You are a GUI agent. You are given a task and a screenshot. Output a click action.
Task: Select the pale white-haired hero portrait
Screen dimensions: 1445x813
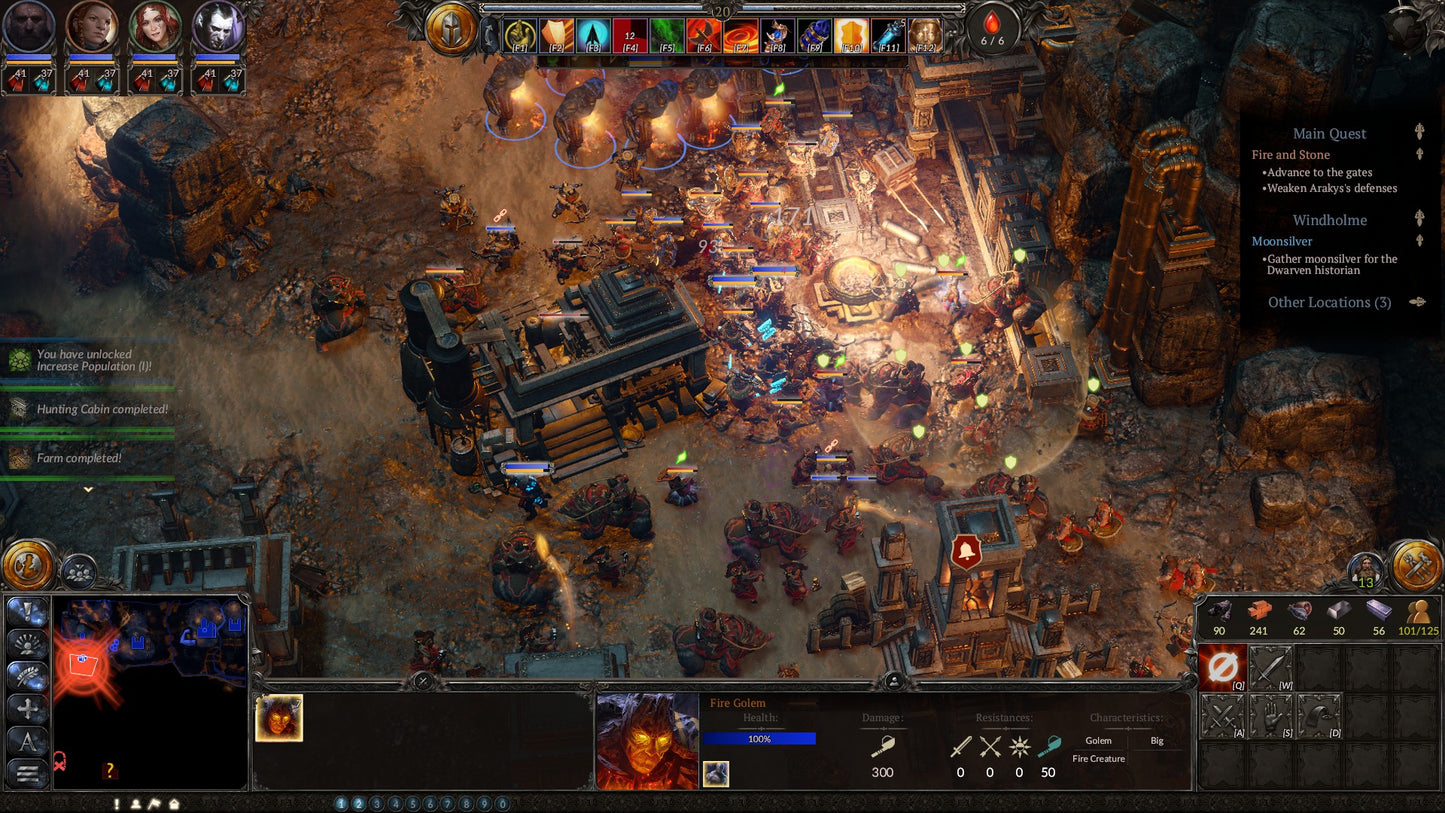218,27
